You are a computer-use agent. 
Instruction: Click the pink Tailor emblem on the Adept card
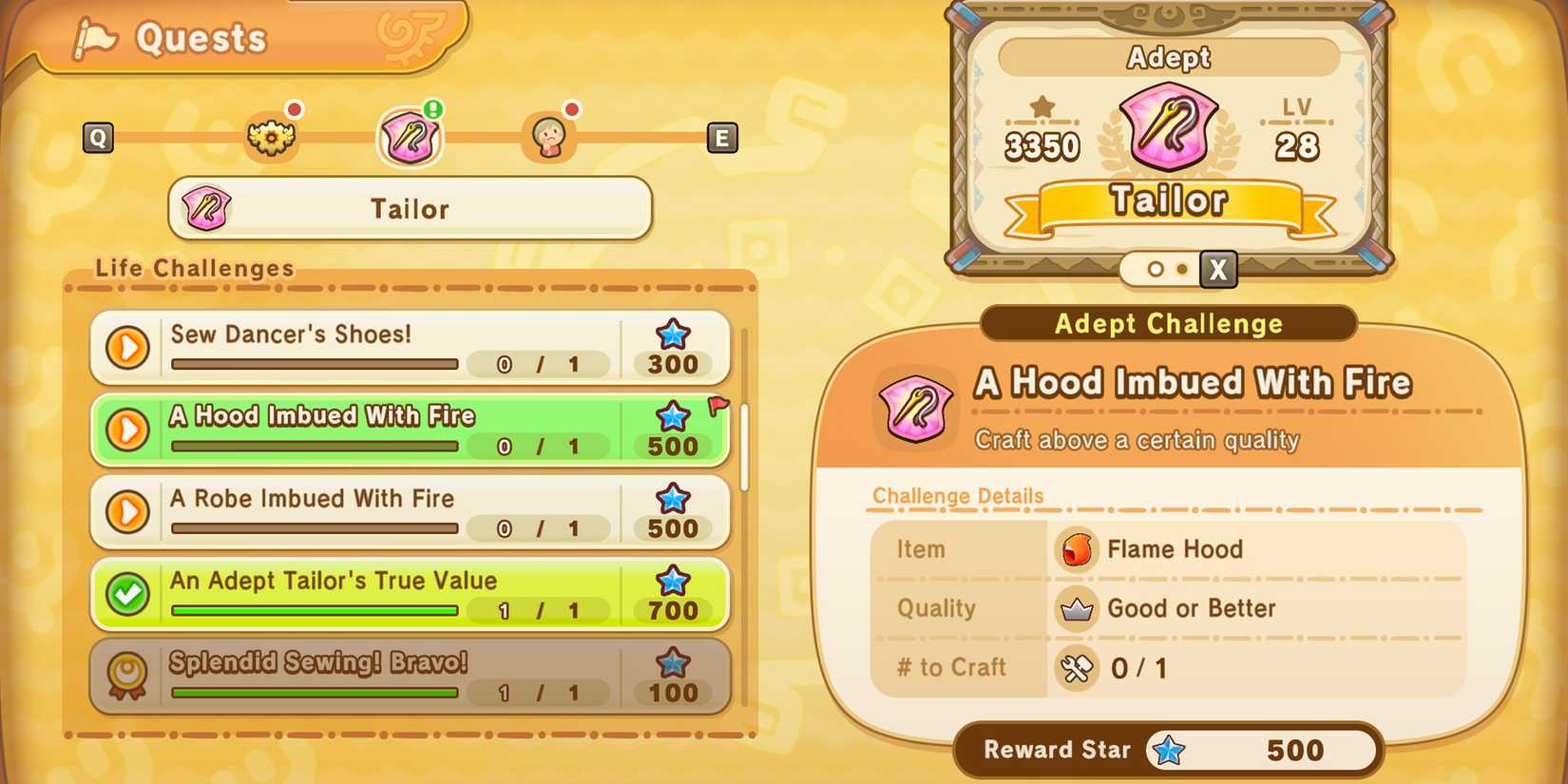click(x=1167, y=125)
